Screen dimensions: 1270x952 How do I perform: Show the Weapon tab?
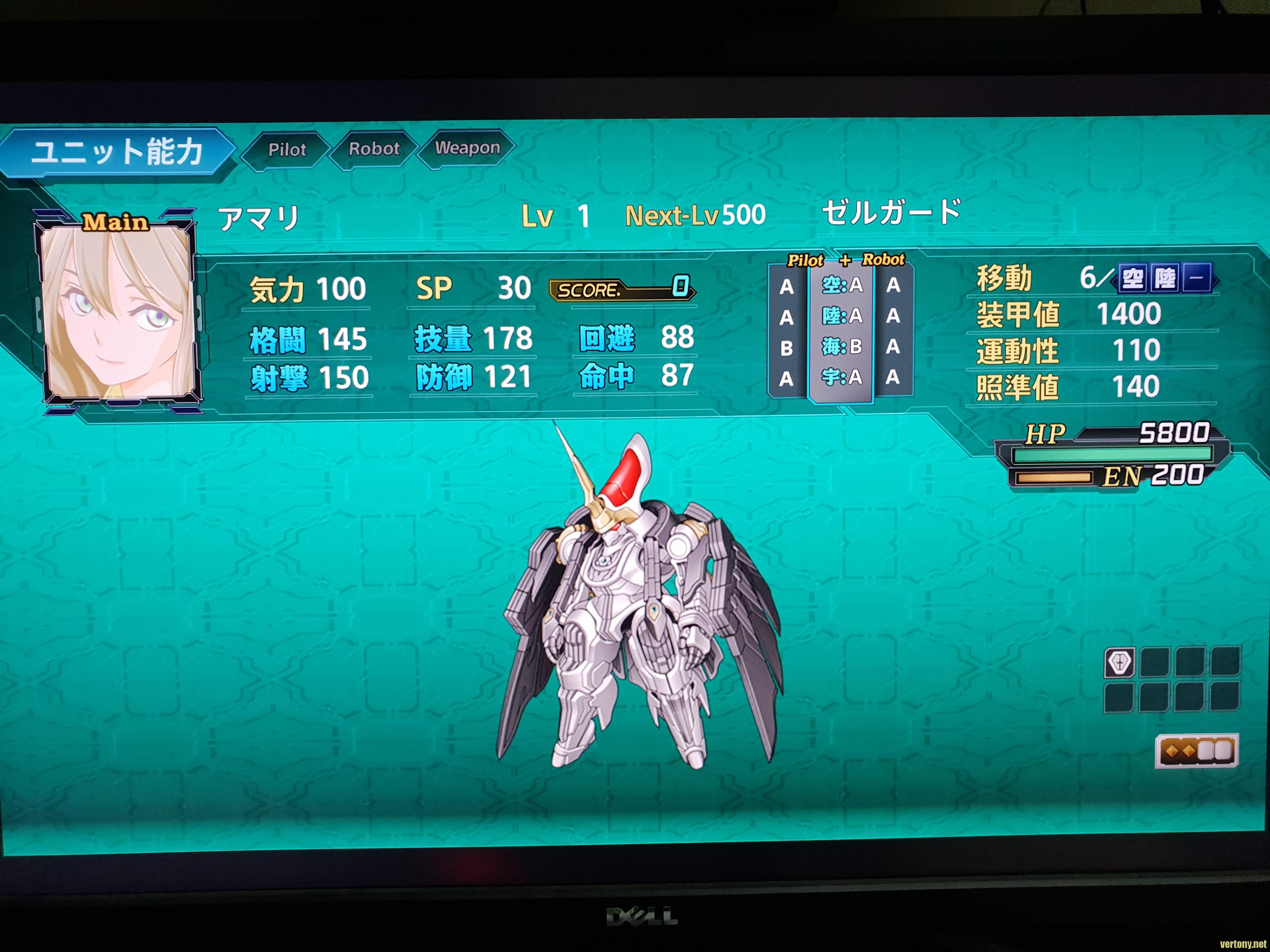467,148
